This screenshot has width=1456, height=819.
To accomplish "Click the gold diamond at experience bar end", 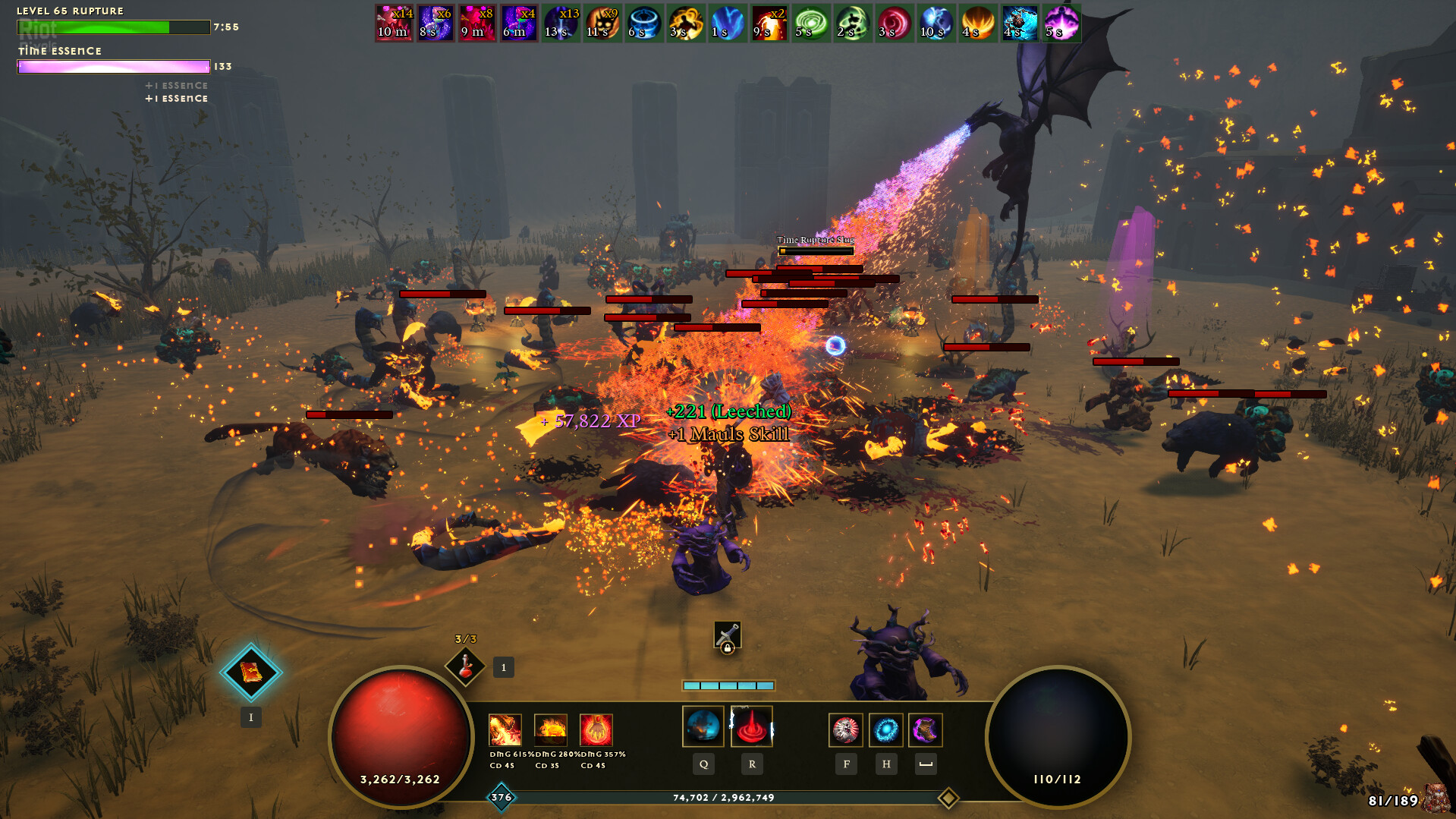I will tap(948, 798).
